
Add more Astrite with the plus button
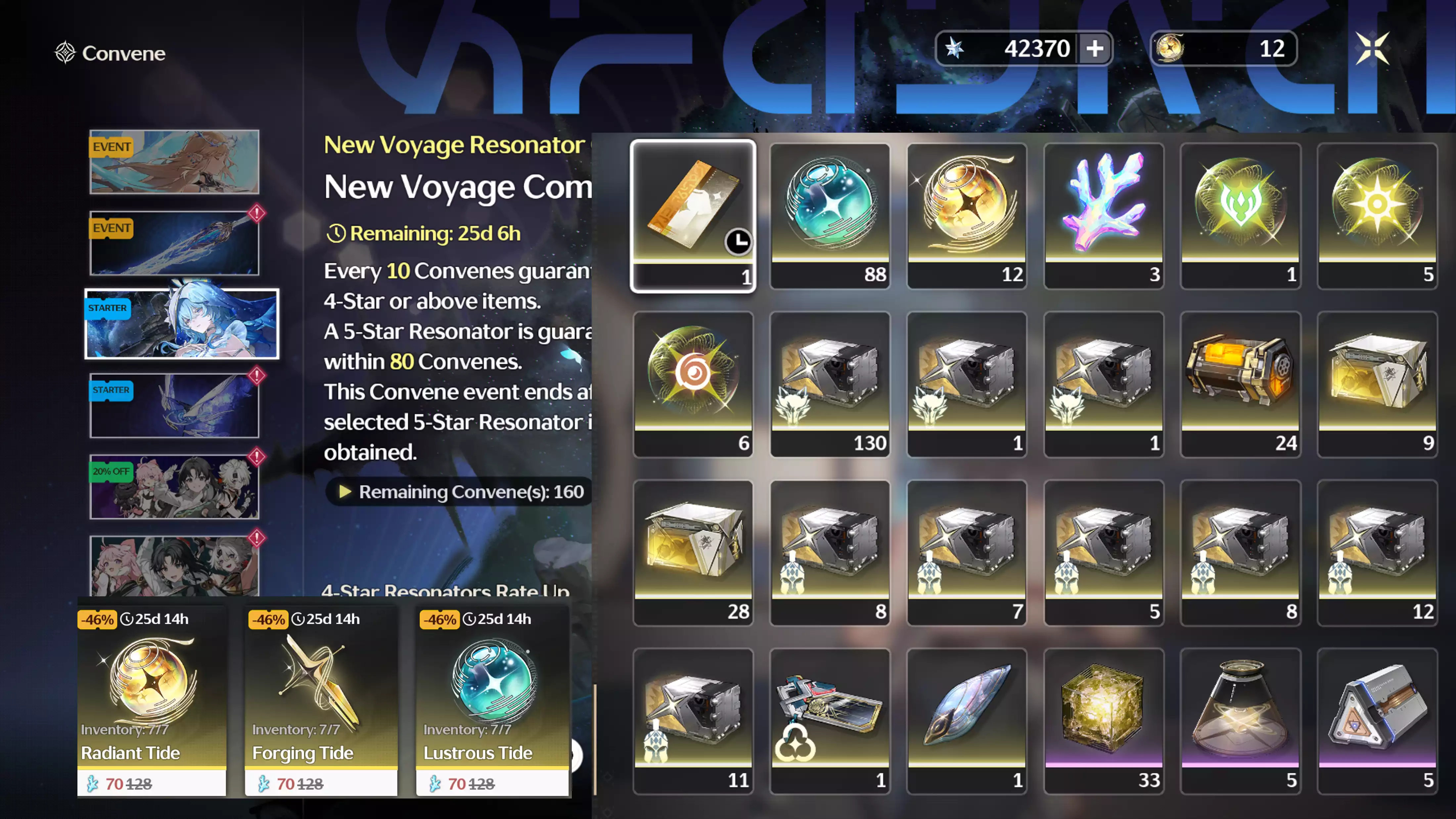click(1094, 49)
